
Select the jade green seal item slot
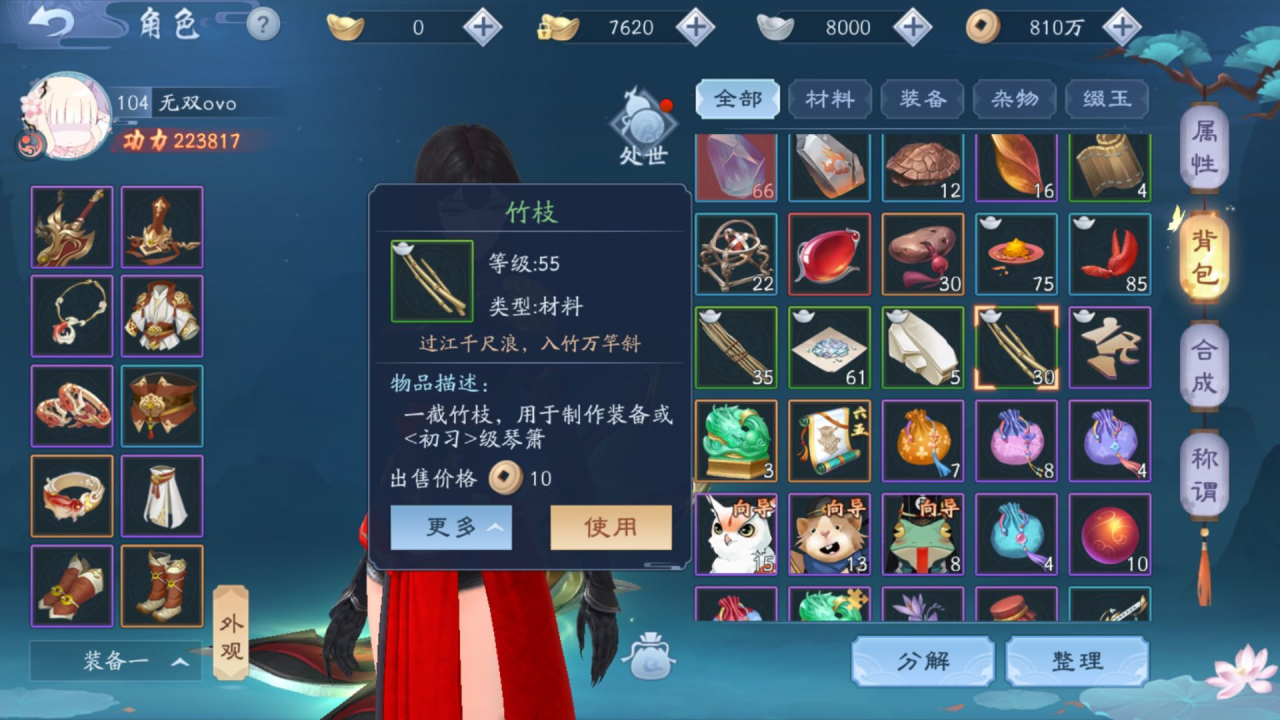[736, 441]
